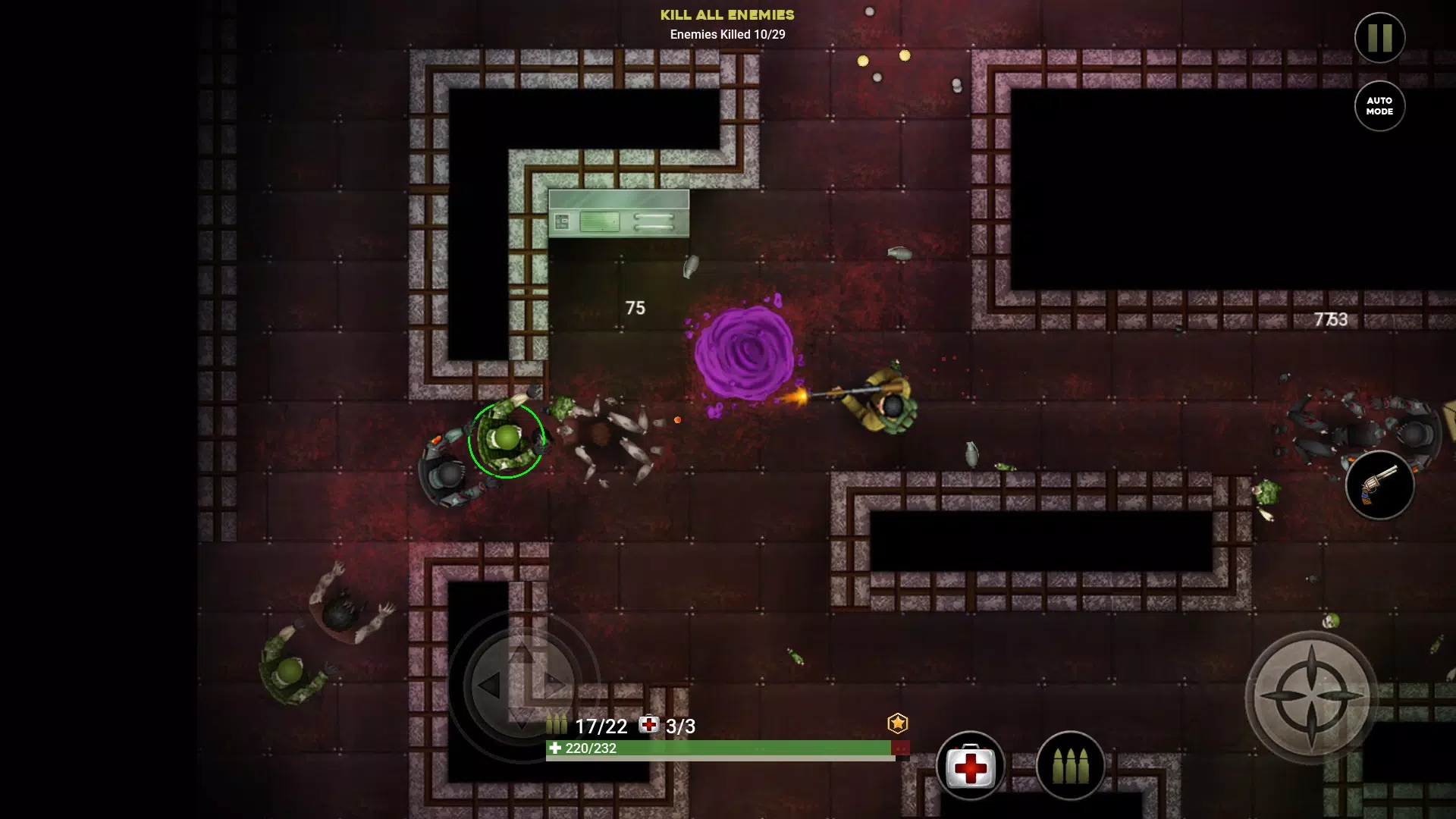The height and width of the screenshot is (819, 1456).
Task: Pause the game
Action: pyautogui.click(x=1379, y=38)
